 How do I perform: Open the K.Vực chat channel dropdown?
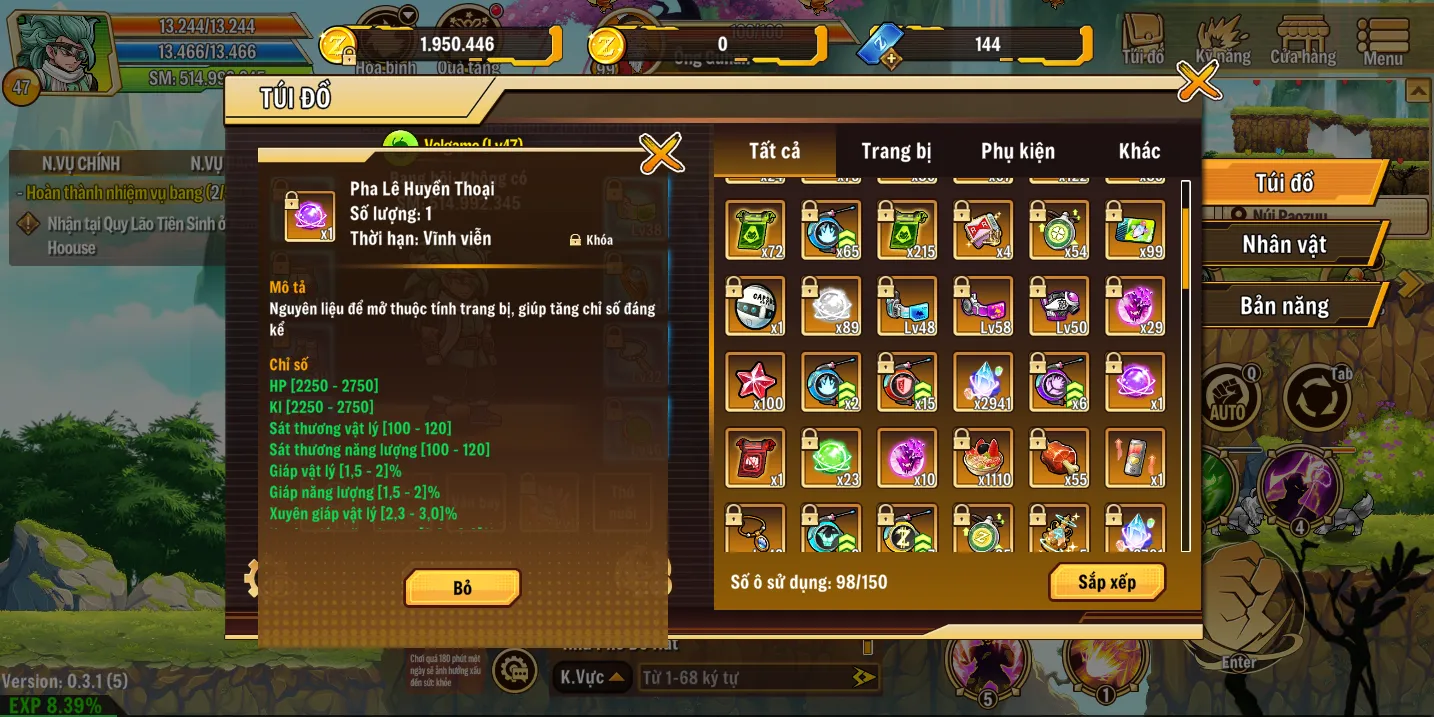tap(592, 678)
